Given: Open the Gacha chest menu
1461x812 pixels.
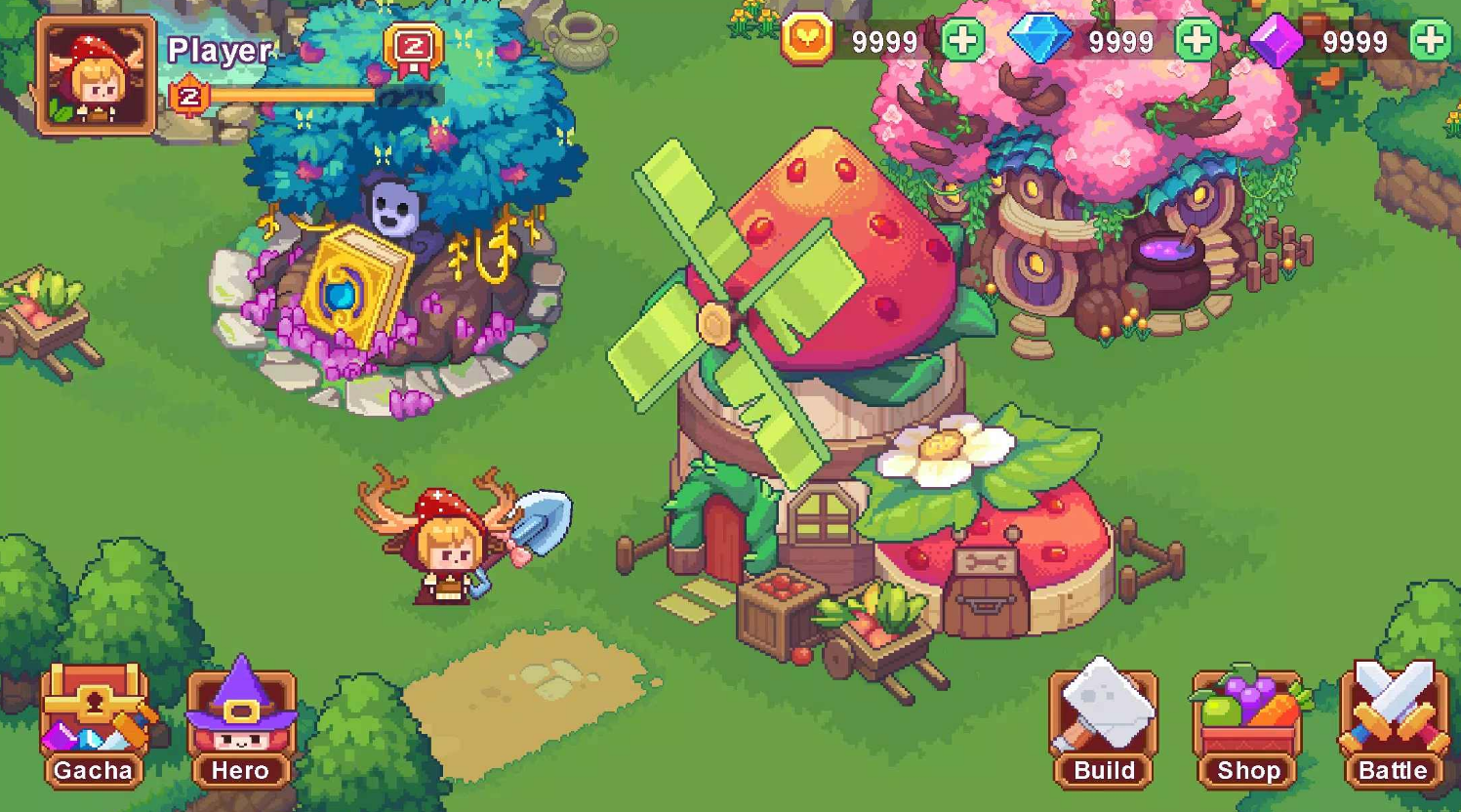Looking at the screenshot, I should pos(94,726).
